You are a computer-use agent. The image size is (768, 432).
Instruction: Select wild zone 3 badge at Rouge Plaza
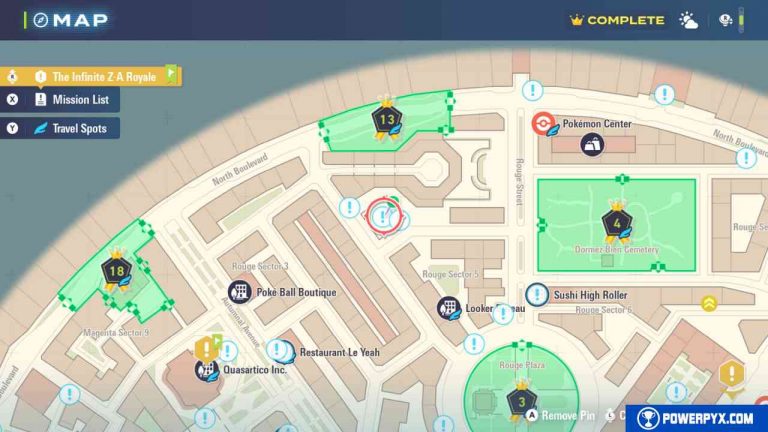coord(520,402)
